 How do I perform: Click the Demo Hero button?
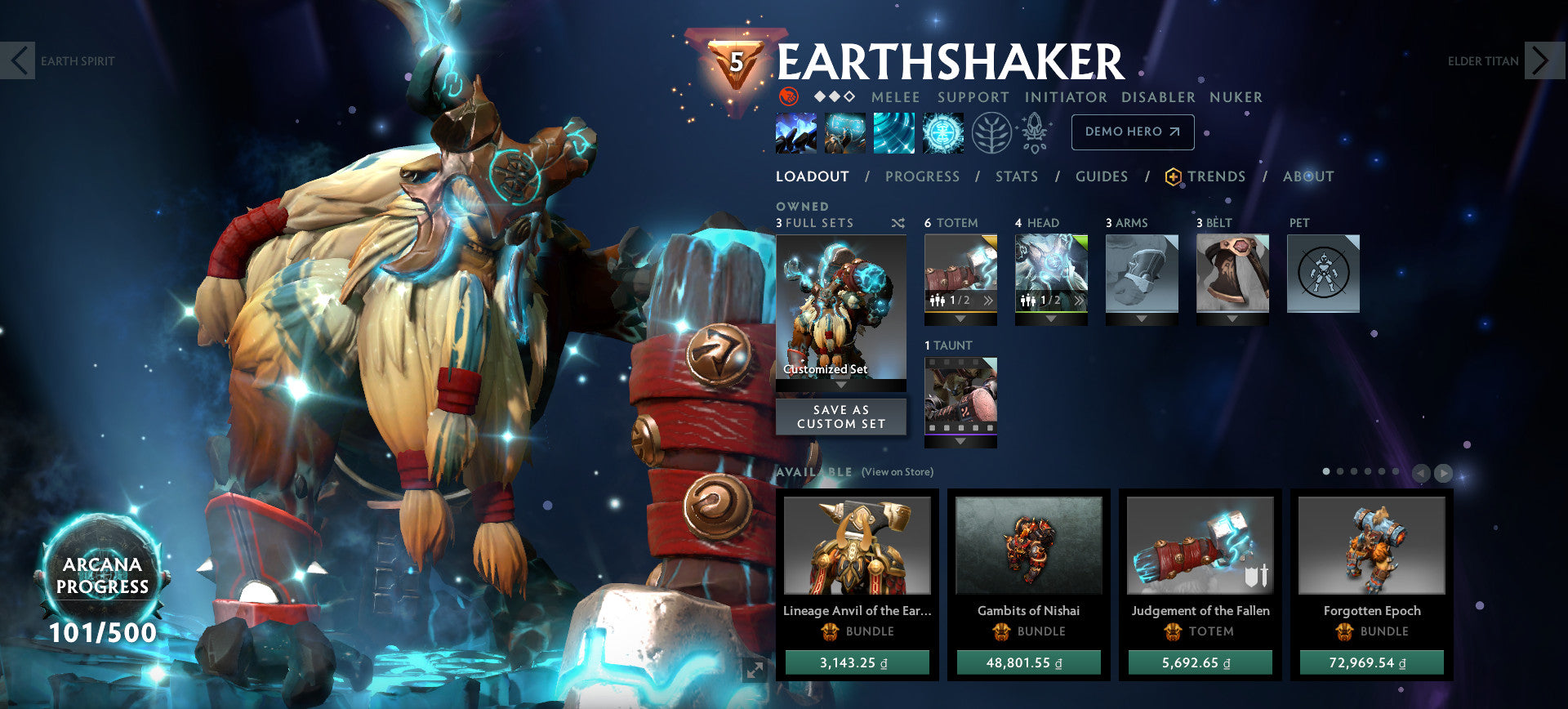point(1133,132)
